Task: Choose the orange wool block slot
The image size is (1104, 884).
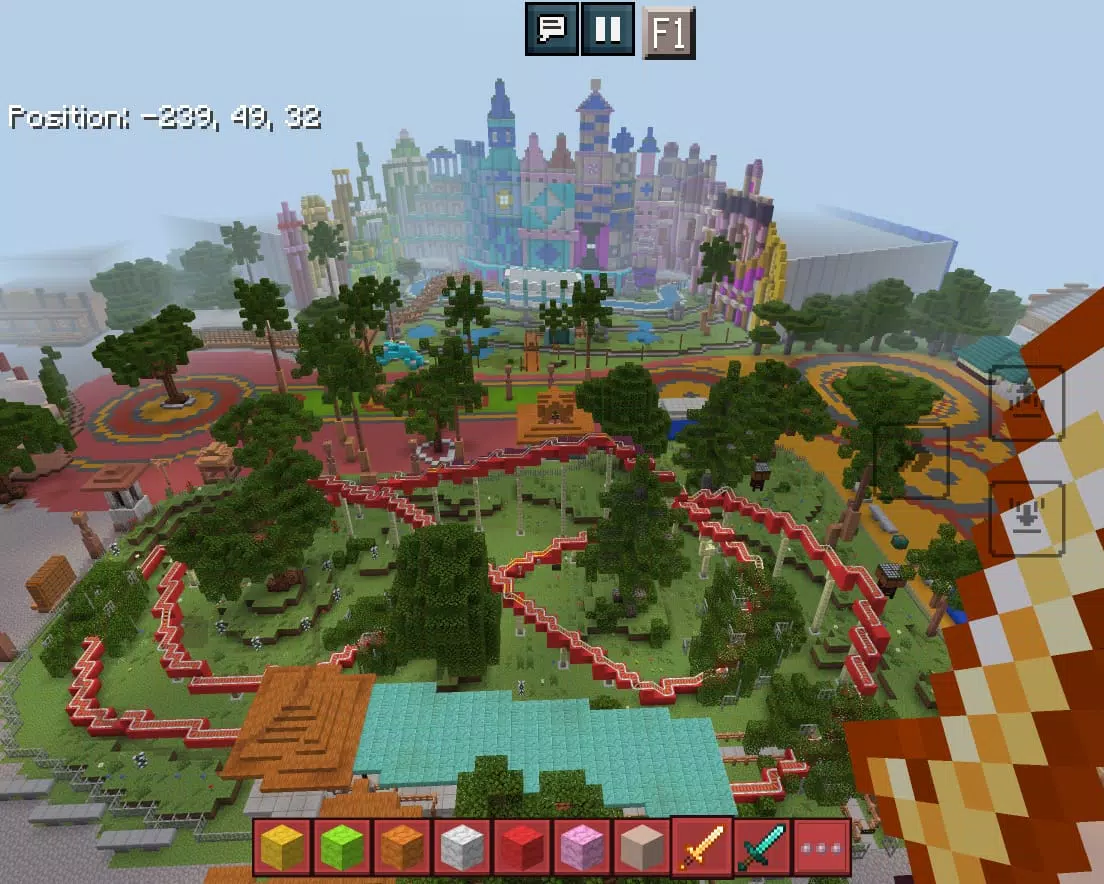Action: pos(402,847)
